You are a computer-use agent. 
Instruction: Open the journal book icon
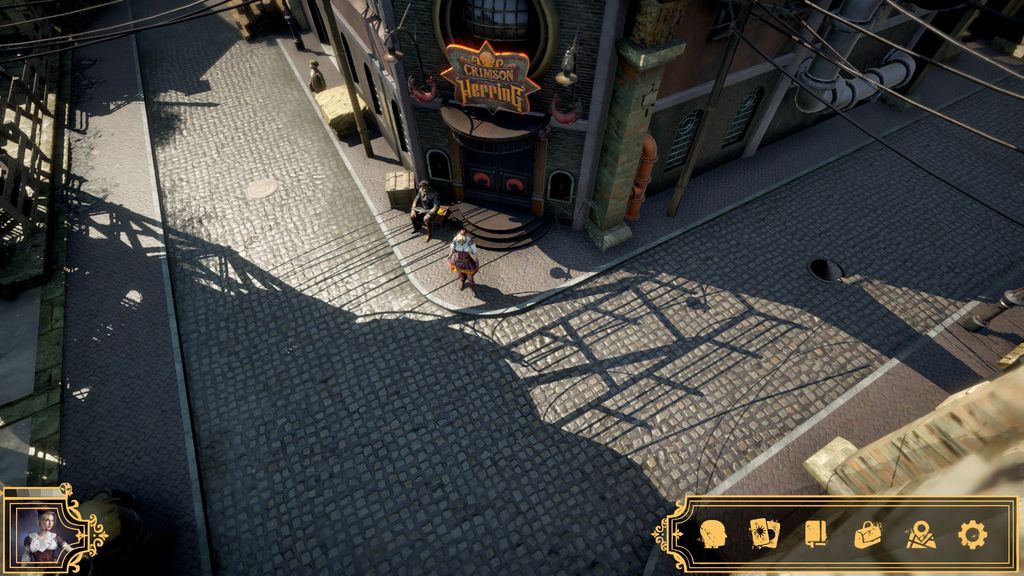point(815,534)
